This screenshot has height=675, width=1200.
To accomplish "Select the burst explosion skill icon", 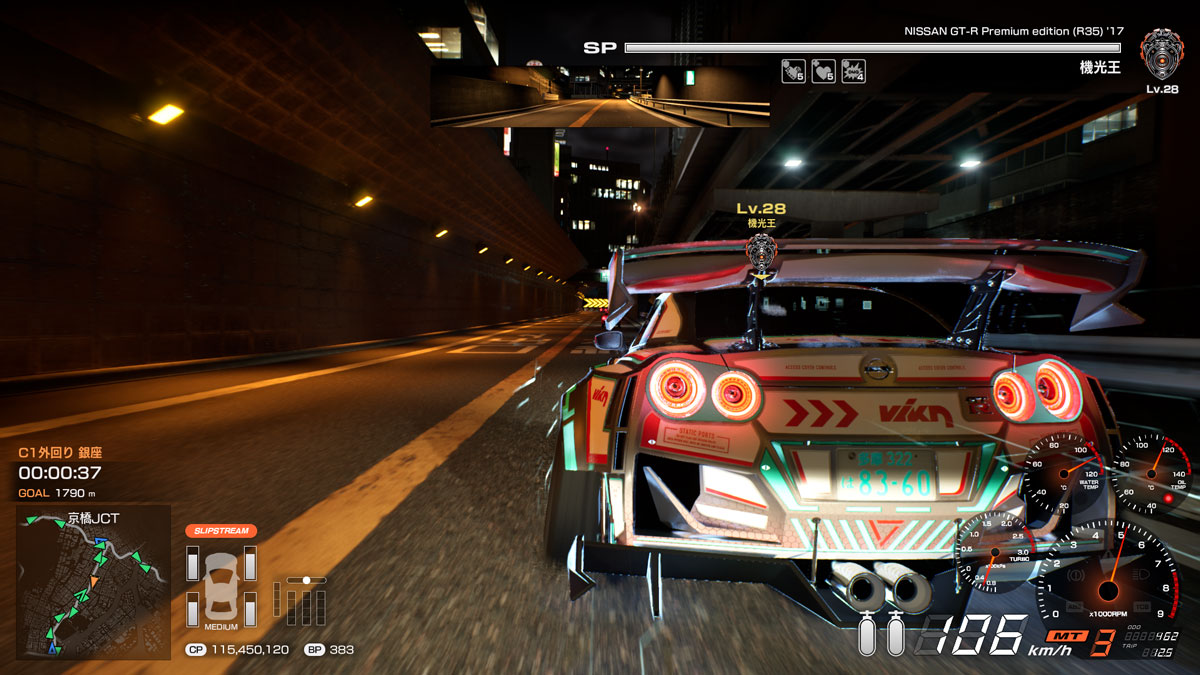I will tap(853, 71).
